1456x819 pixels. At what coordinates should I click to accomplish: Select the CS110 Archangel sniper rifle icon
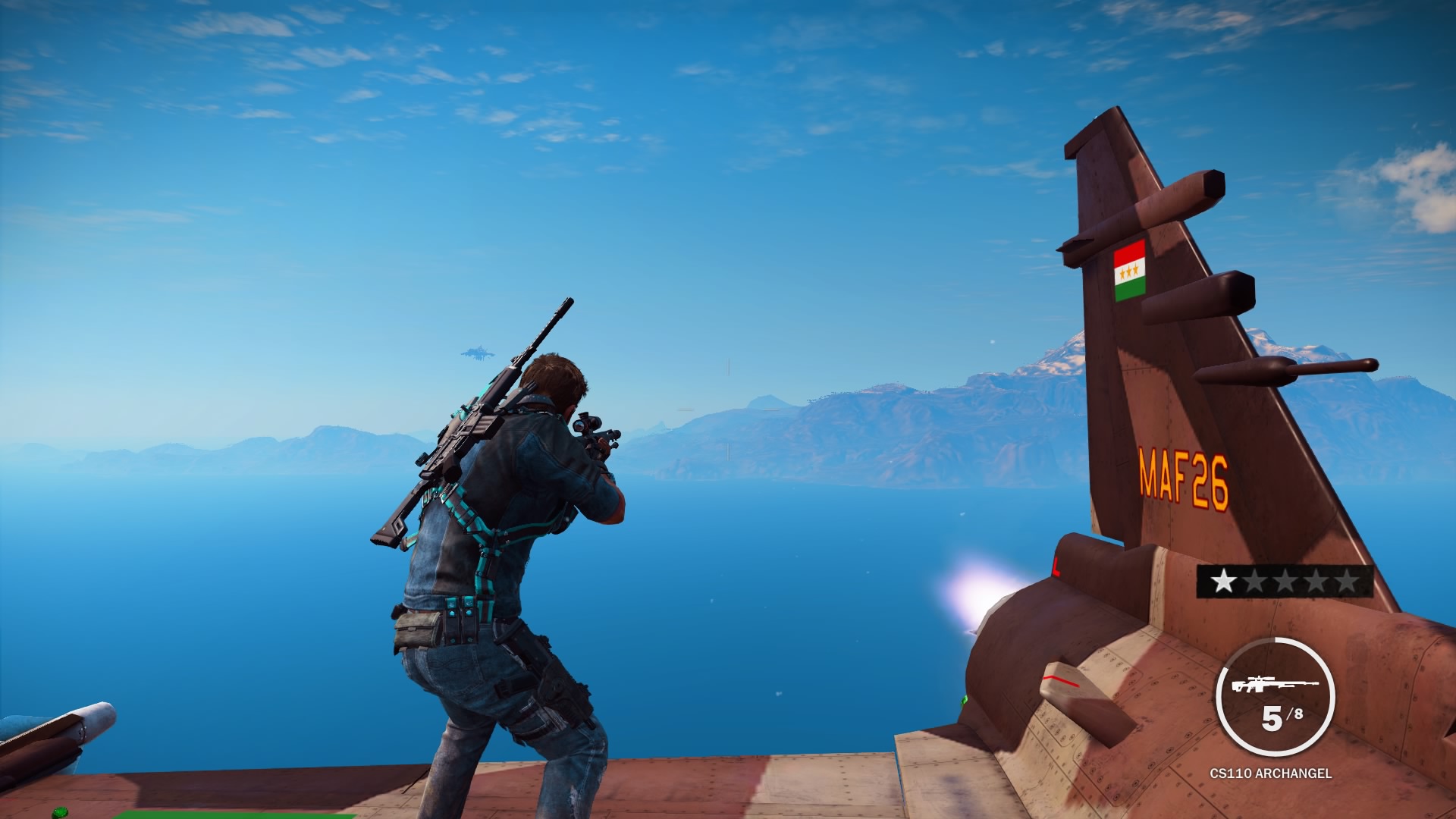coord(1275,685)
